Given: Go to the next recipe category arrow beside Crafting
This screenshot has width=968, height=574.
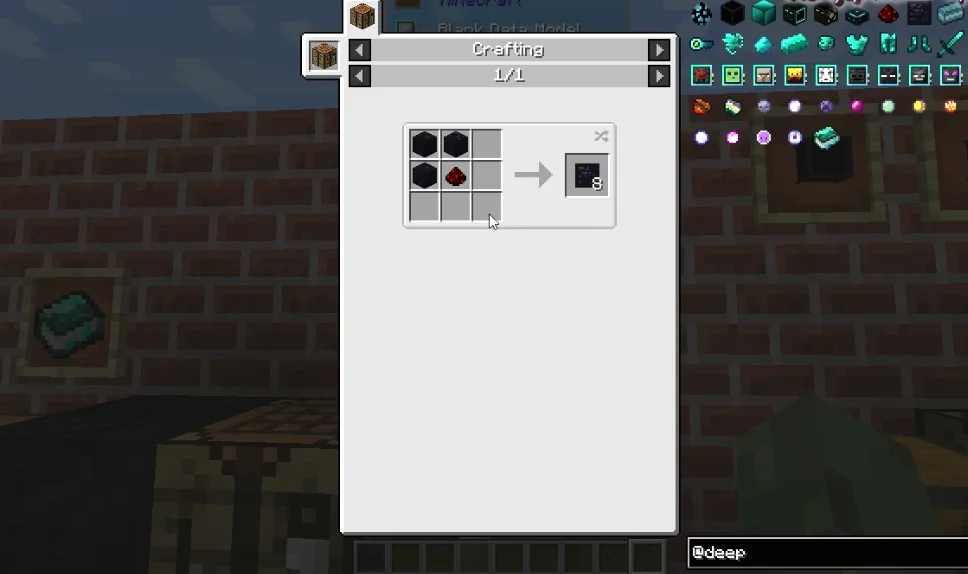Looking at the screenshot, I should pyautogui.click(x=658, y=50).
